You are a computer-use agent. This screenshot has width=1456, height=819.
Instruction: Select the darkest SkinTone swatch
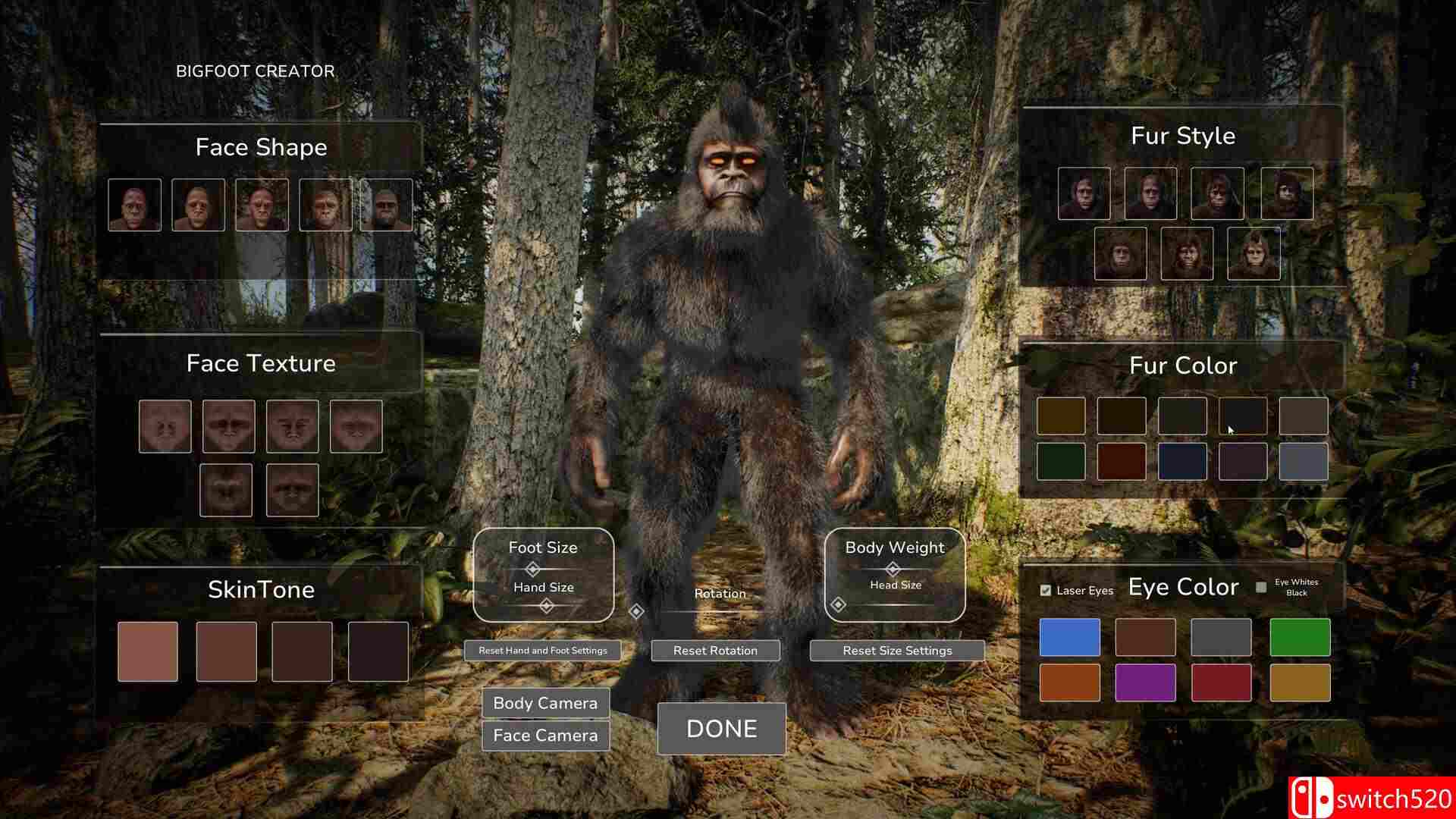coord(378,651)
